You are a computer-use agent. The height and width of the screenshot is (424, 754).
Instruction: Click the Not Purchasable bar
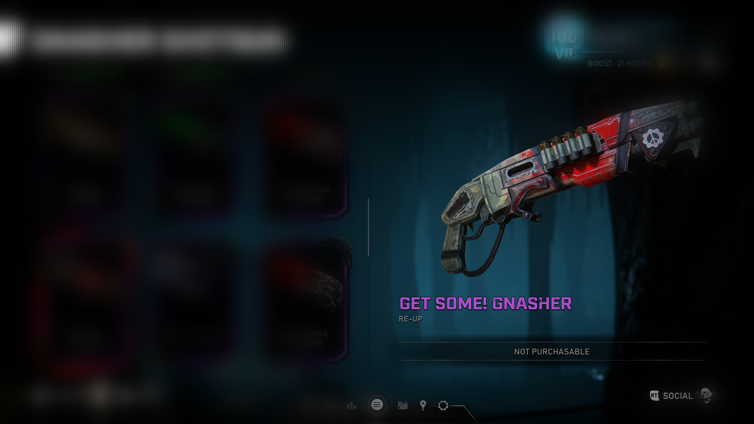click(x=551, y=352)
